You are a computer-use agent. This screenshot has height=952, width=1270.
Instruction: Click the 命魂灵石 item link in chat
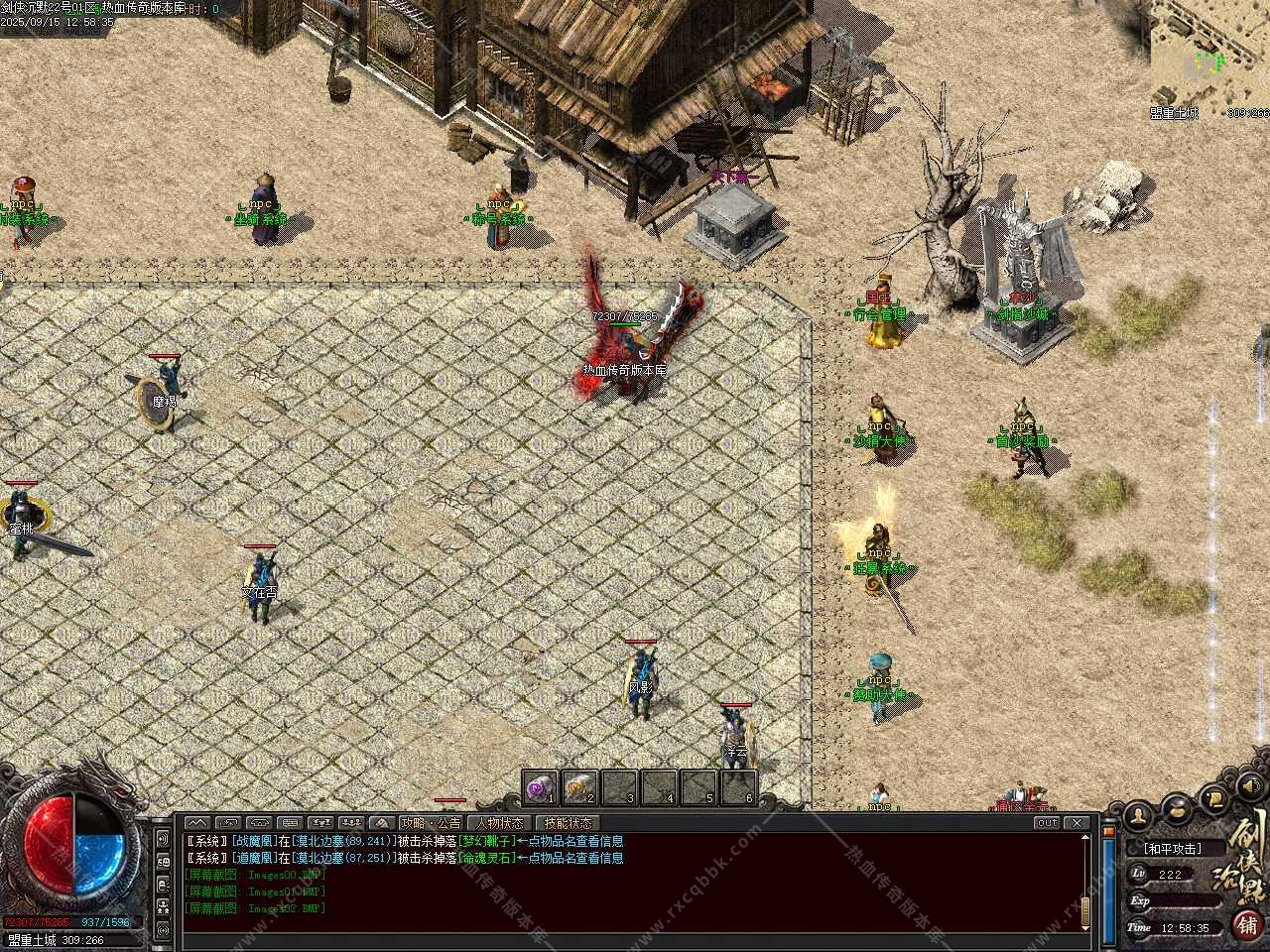tap(487, 858)
